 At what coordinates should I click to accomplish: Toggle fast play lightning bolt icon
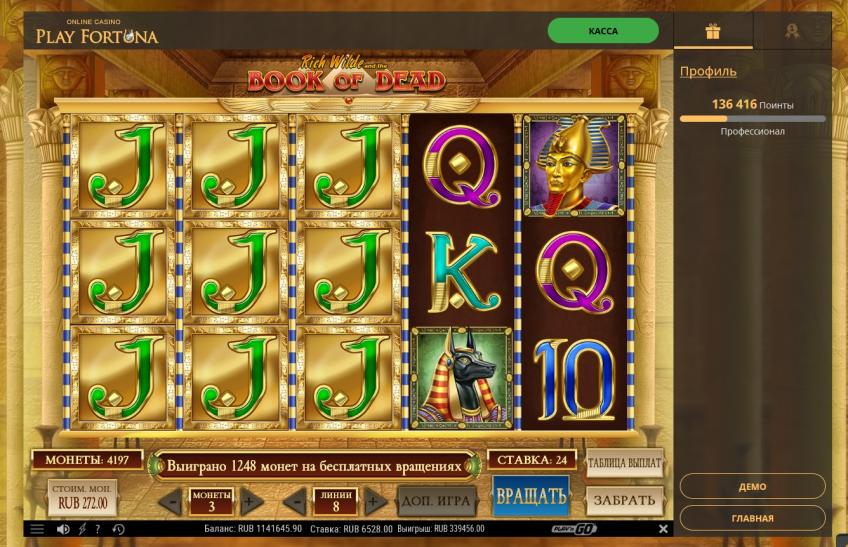(x=82, y=528)
